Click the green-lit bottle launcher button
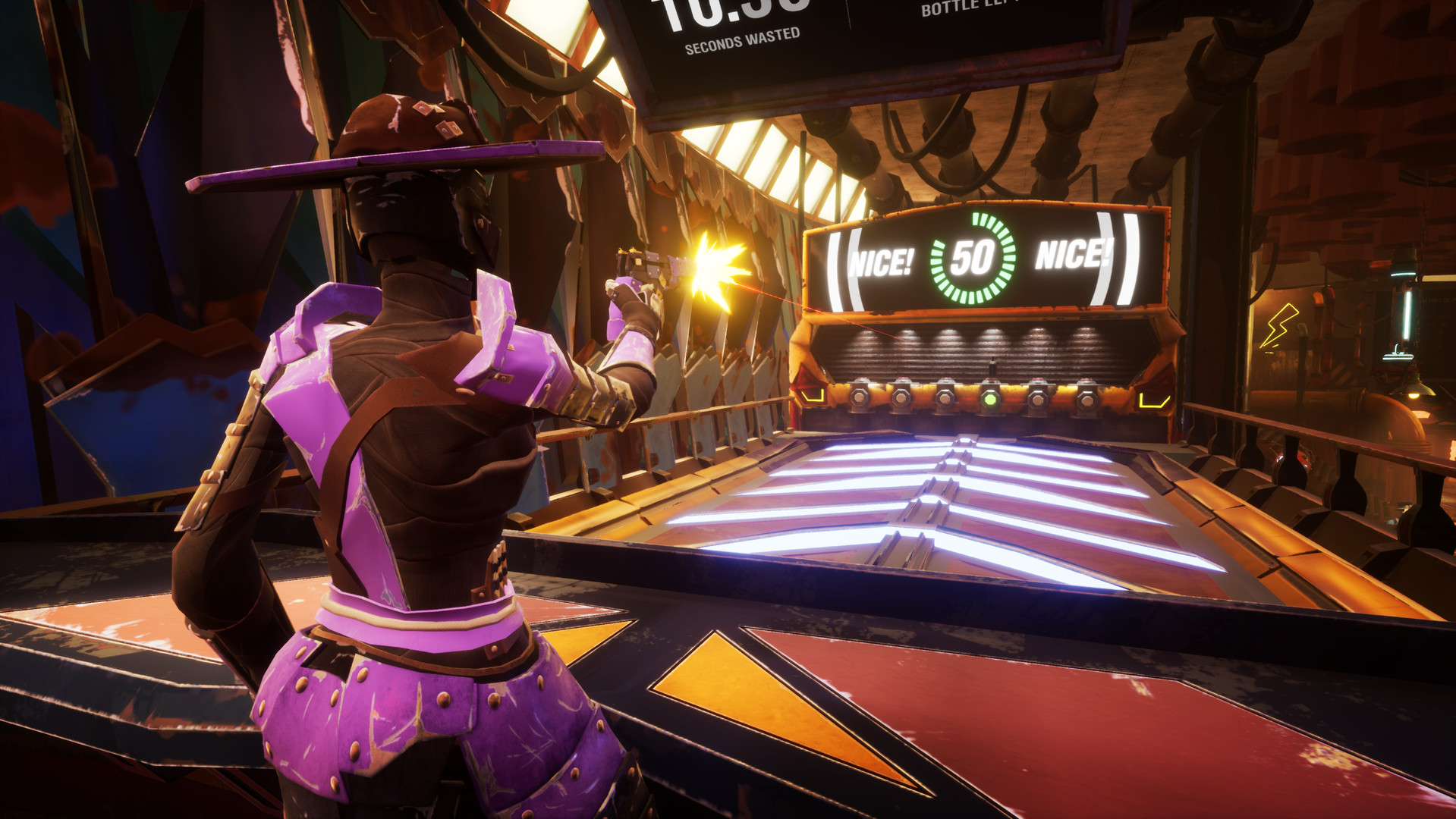Image resolution: width=1456 pixels, height=819 pixels. pyautogui.click(x=989, y=398)
